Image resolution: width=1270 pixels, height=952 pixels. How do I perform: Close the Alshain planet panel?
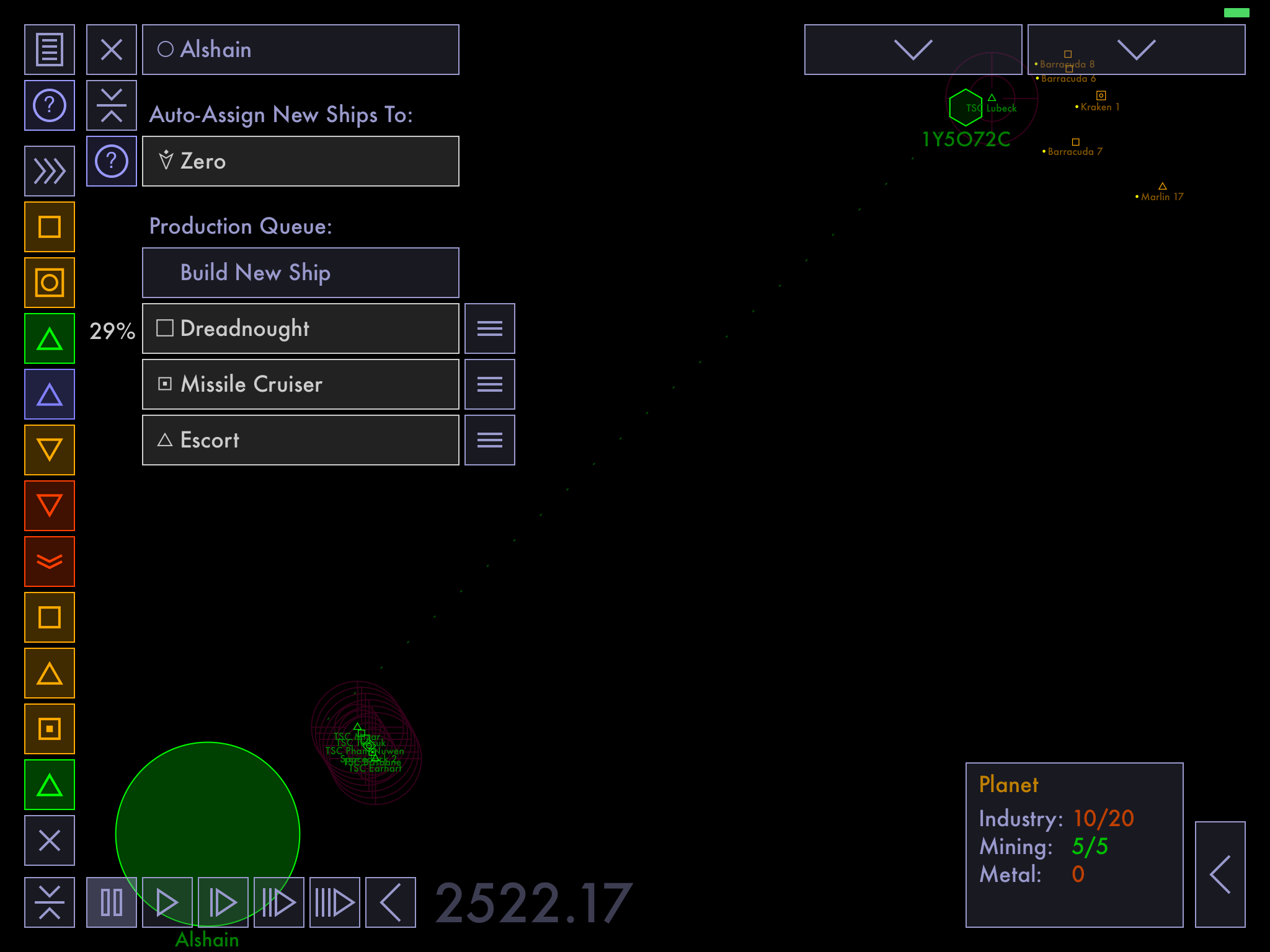click(112, 50)
